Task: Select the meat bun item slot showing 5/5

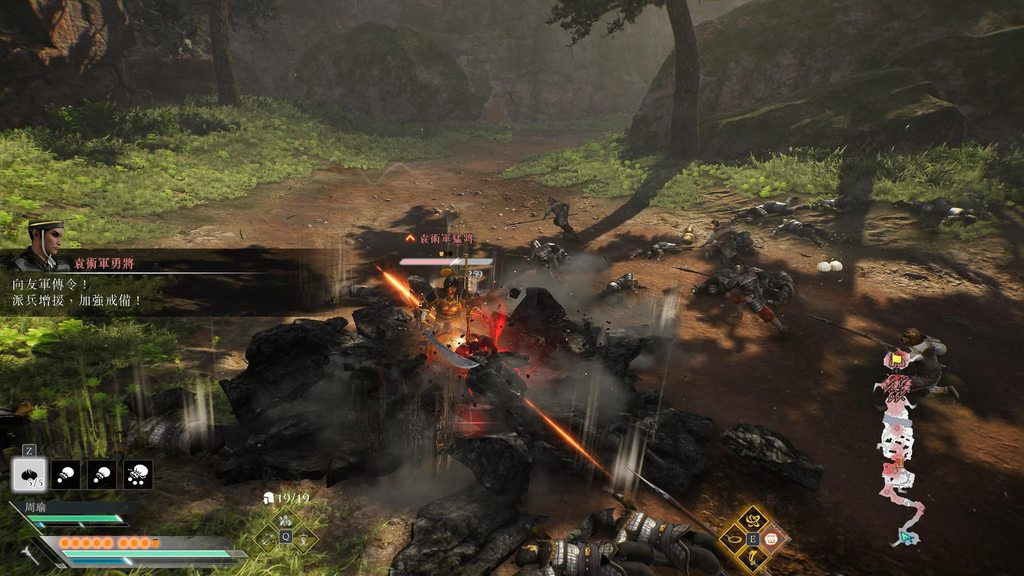Action: point(29,474)
